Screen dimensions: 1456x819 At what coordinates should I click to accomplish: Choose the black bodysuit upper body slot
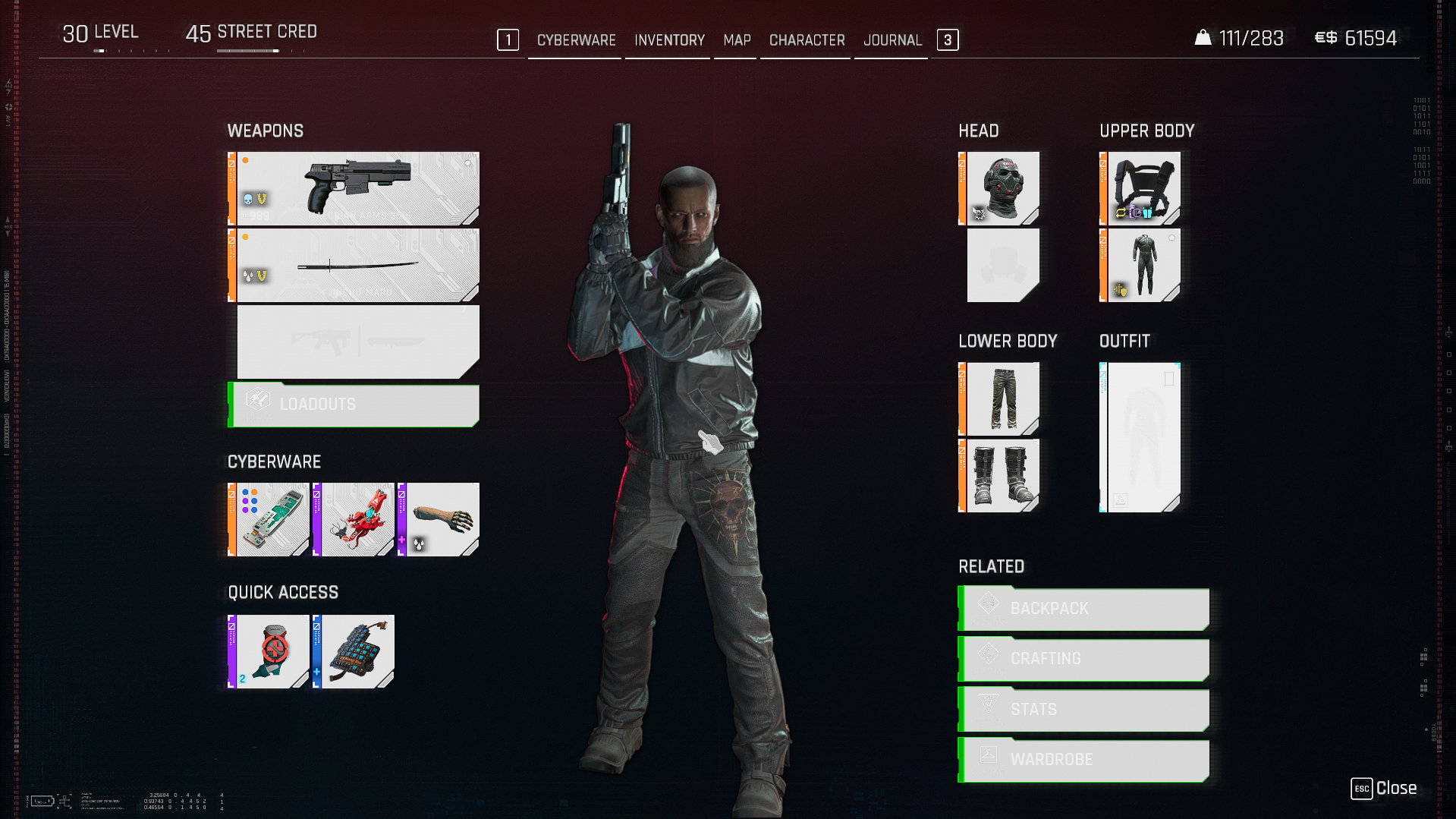pyautogui.click(x=1141, y=265)
